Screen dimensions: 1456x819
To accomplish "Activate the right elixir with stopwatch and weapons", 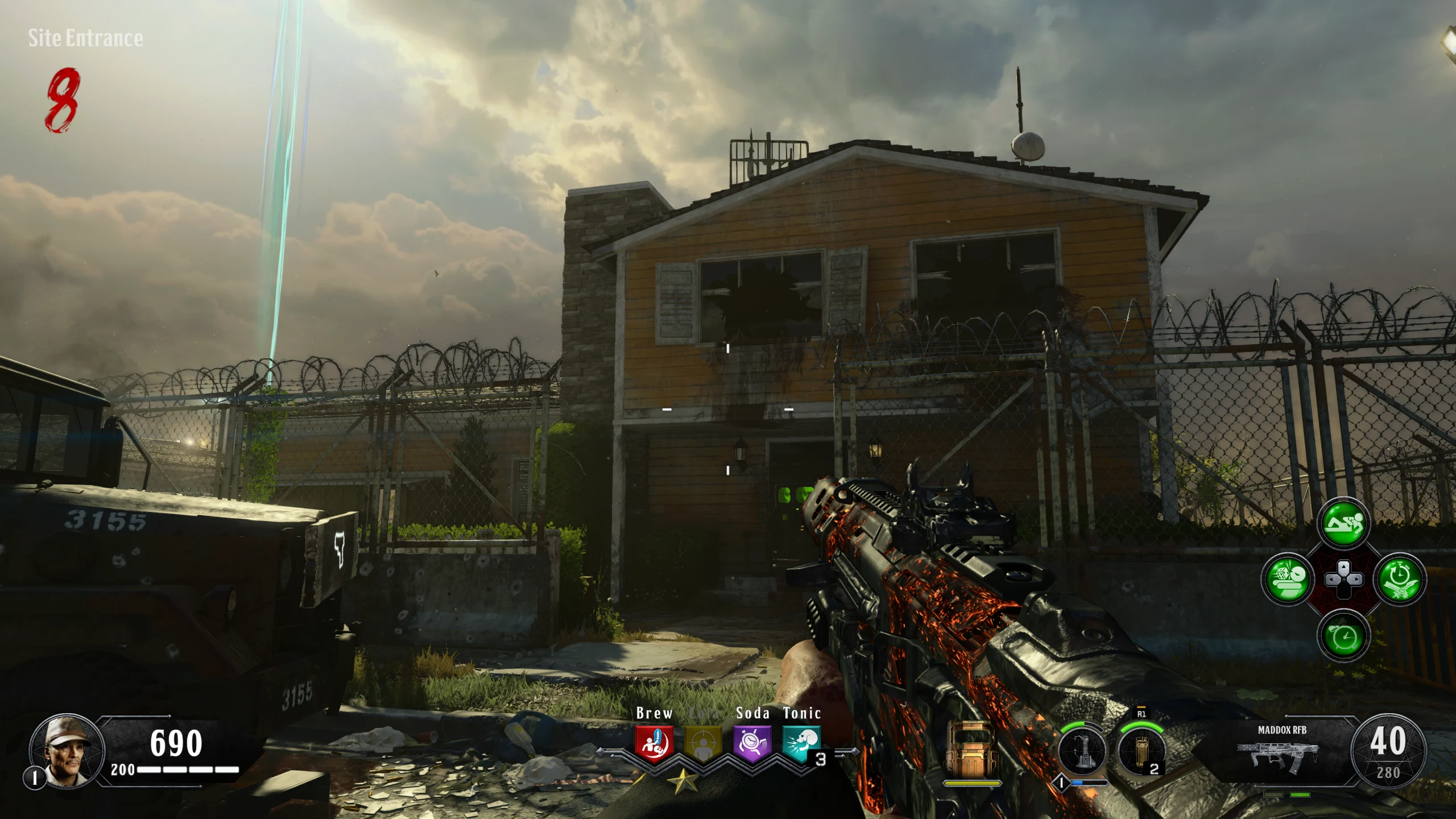I will [1399, 580].
